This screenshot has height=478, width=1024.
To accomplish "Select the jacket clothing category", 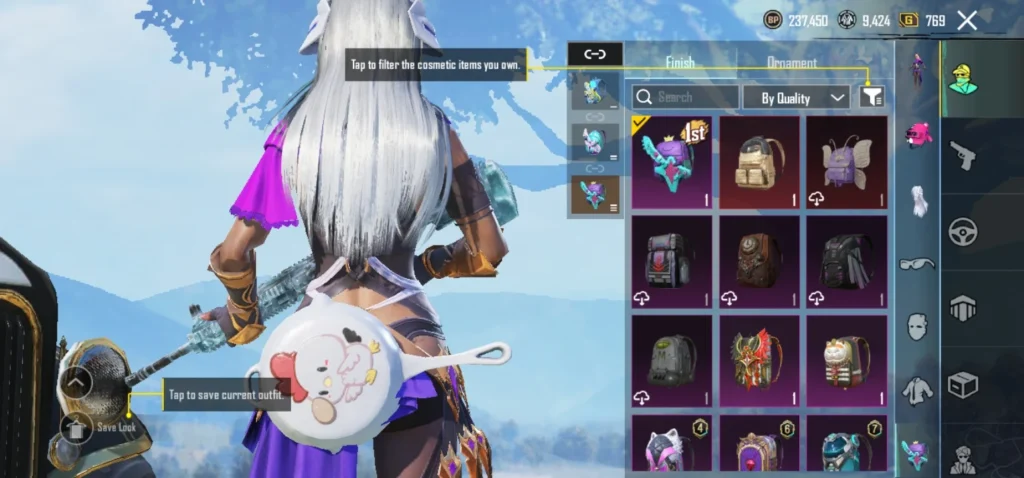I will coord(917,390).
